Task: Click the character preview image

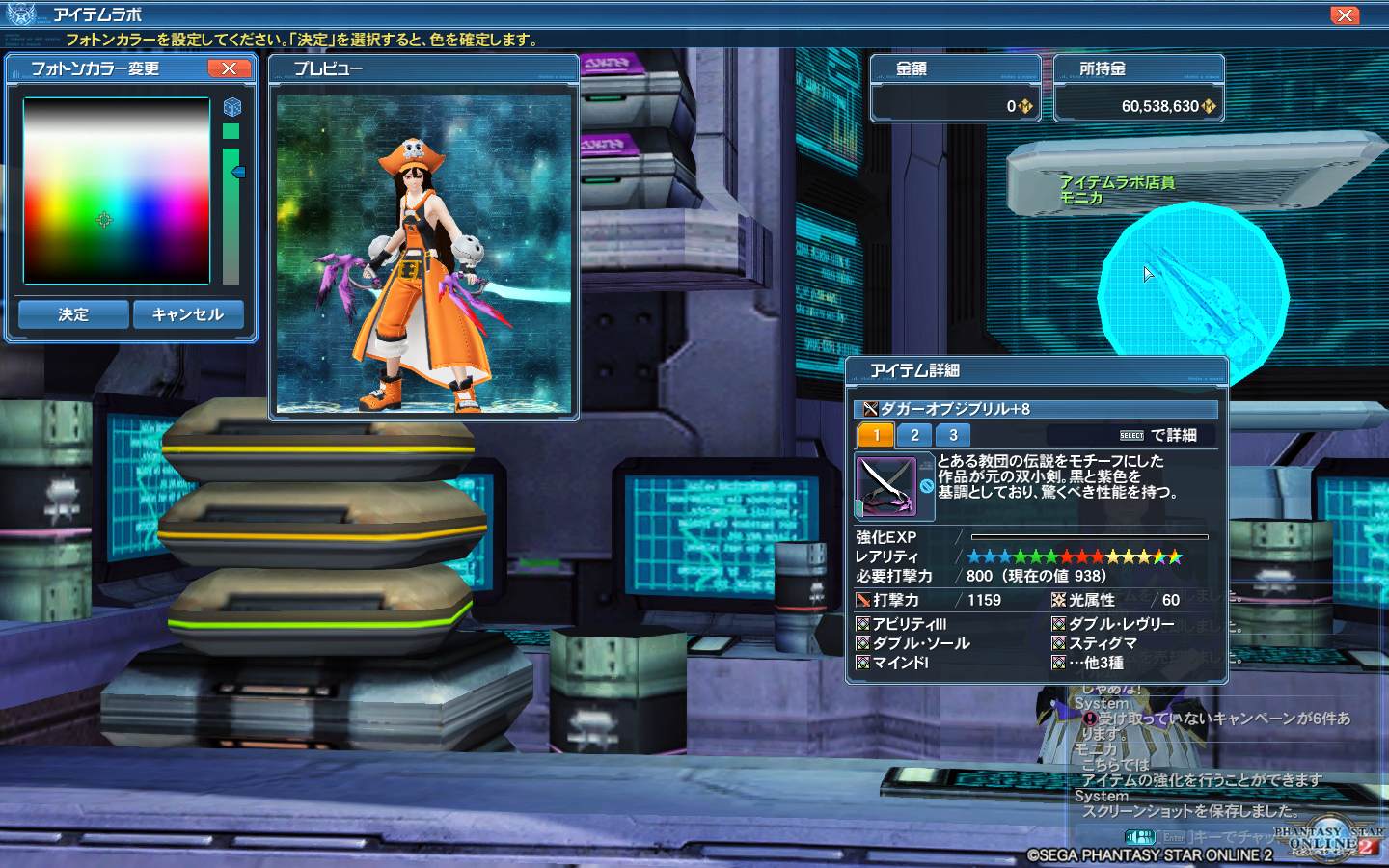Action: tap(423, 254)
